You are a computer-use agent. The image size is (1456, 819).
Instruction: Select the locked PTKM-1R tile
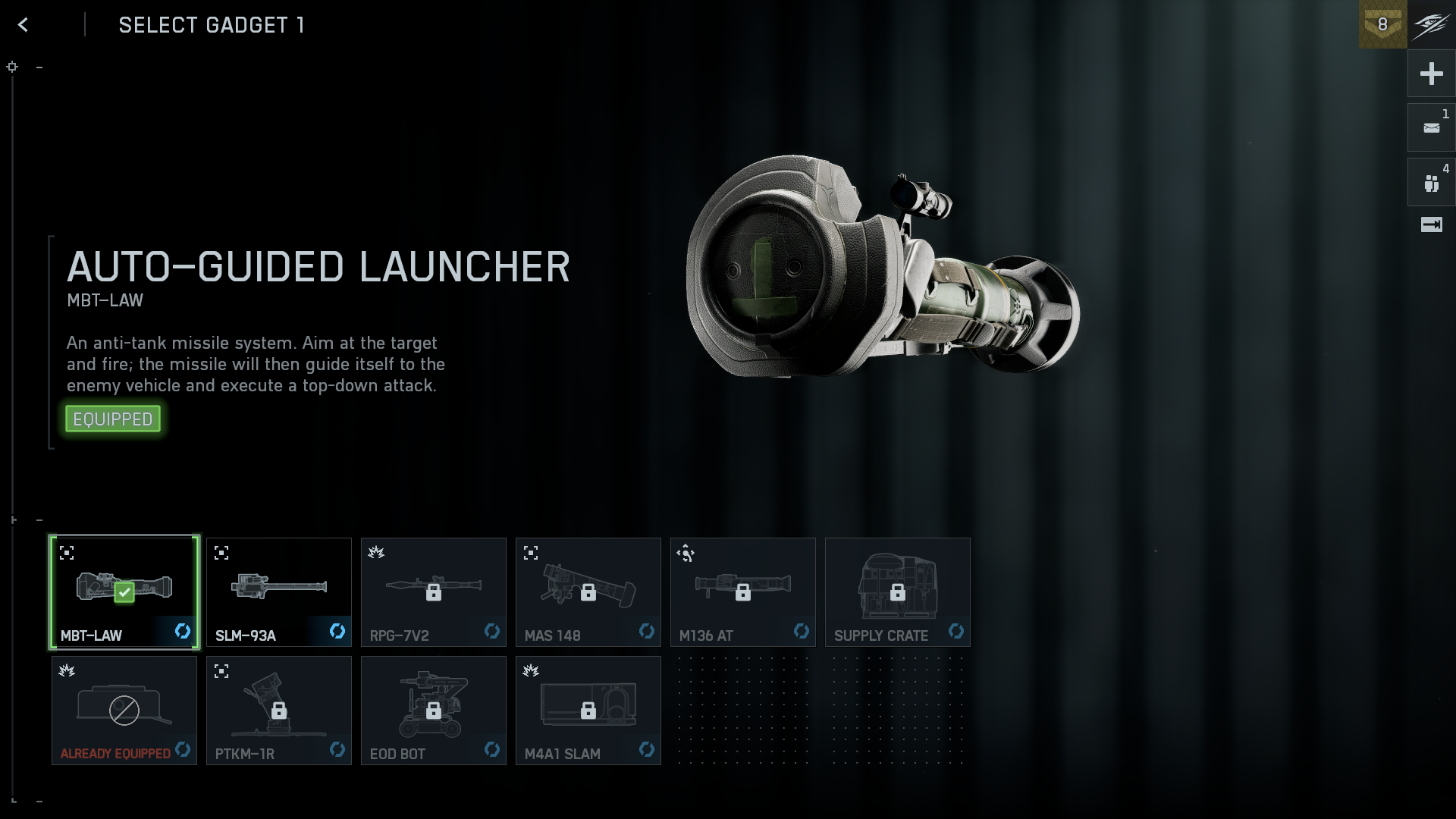pos(279,710)
